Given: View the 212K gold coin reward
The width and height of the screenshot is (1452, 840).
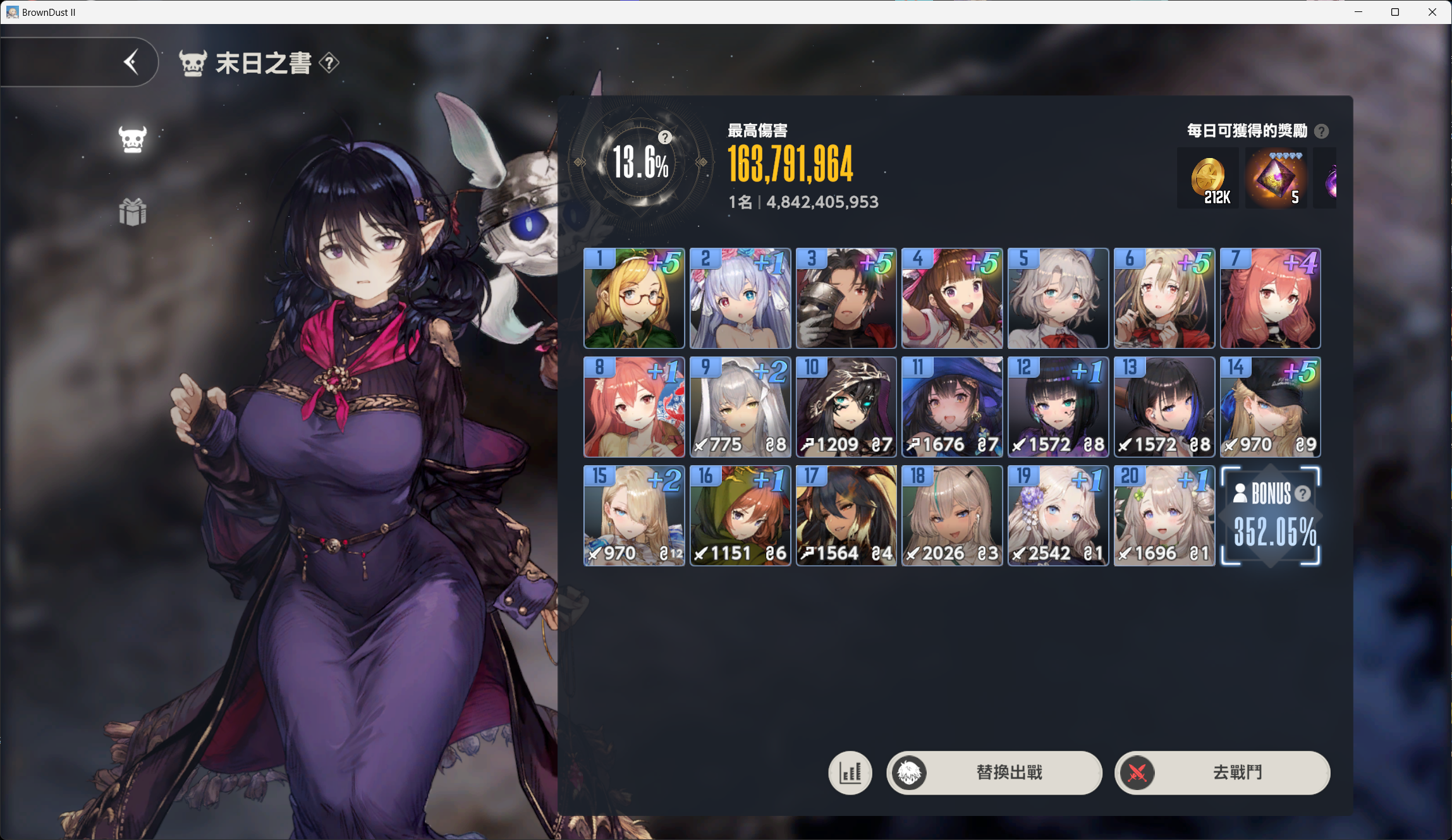Looking at the screenshot, I should [x=1208, y=179].
